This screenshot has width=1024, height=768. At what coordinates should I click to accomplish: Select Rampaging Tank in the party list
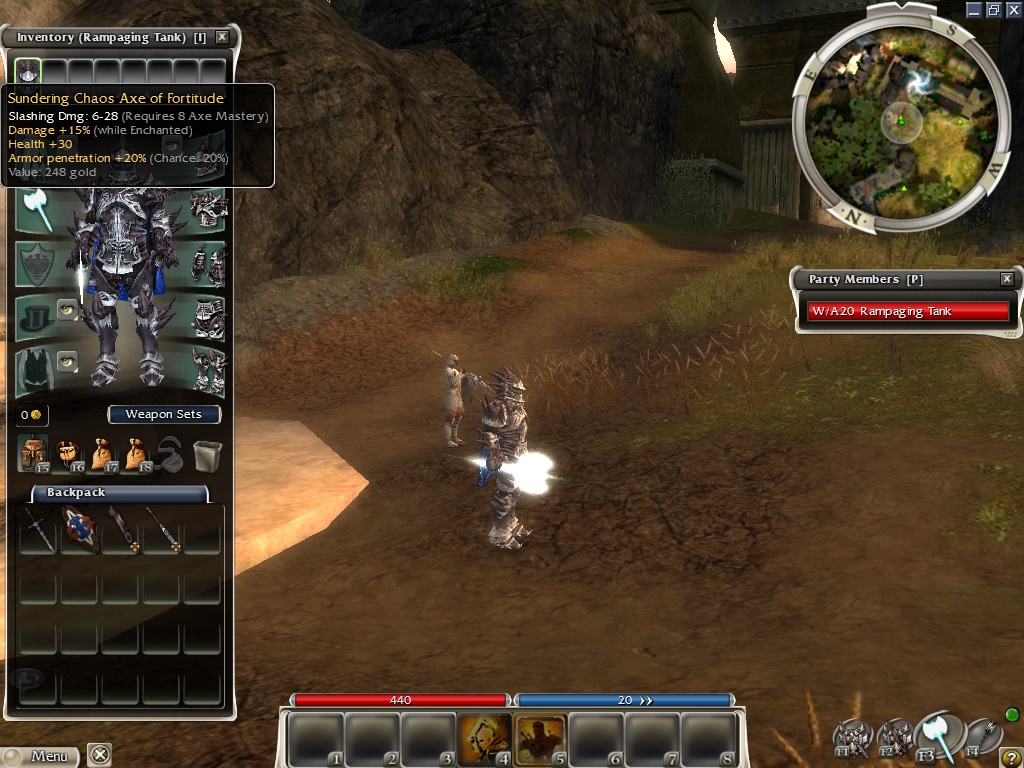(x=907, y=311)
